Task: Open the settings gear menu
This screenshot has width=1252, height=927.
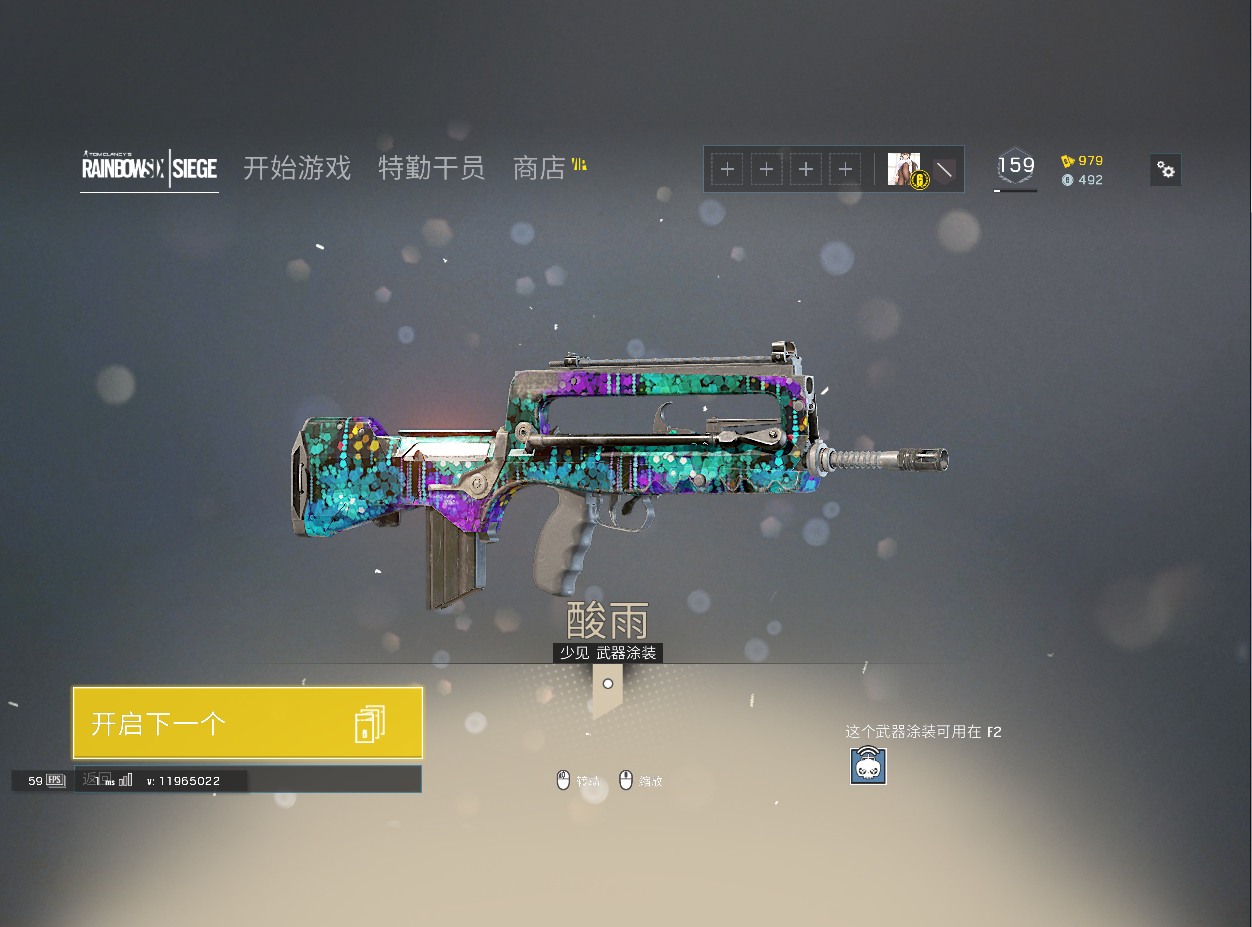Action: [x=1165, y=170]
